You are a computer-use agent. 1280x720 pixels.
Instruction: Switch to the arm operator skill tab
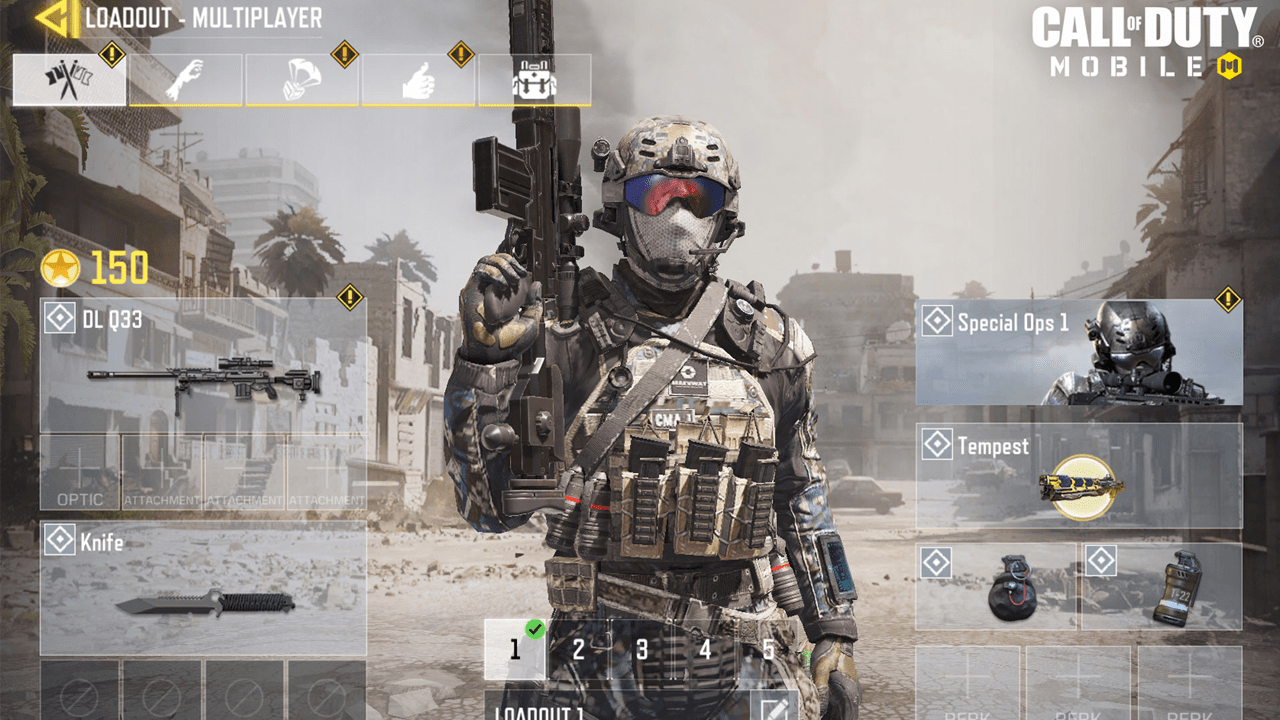(x=186, y=80)
